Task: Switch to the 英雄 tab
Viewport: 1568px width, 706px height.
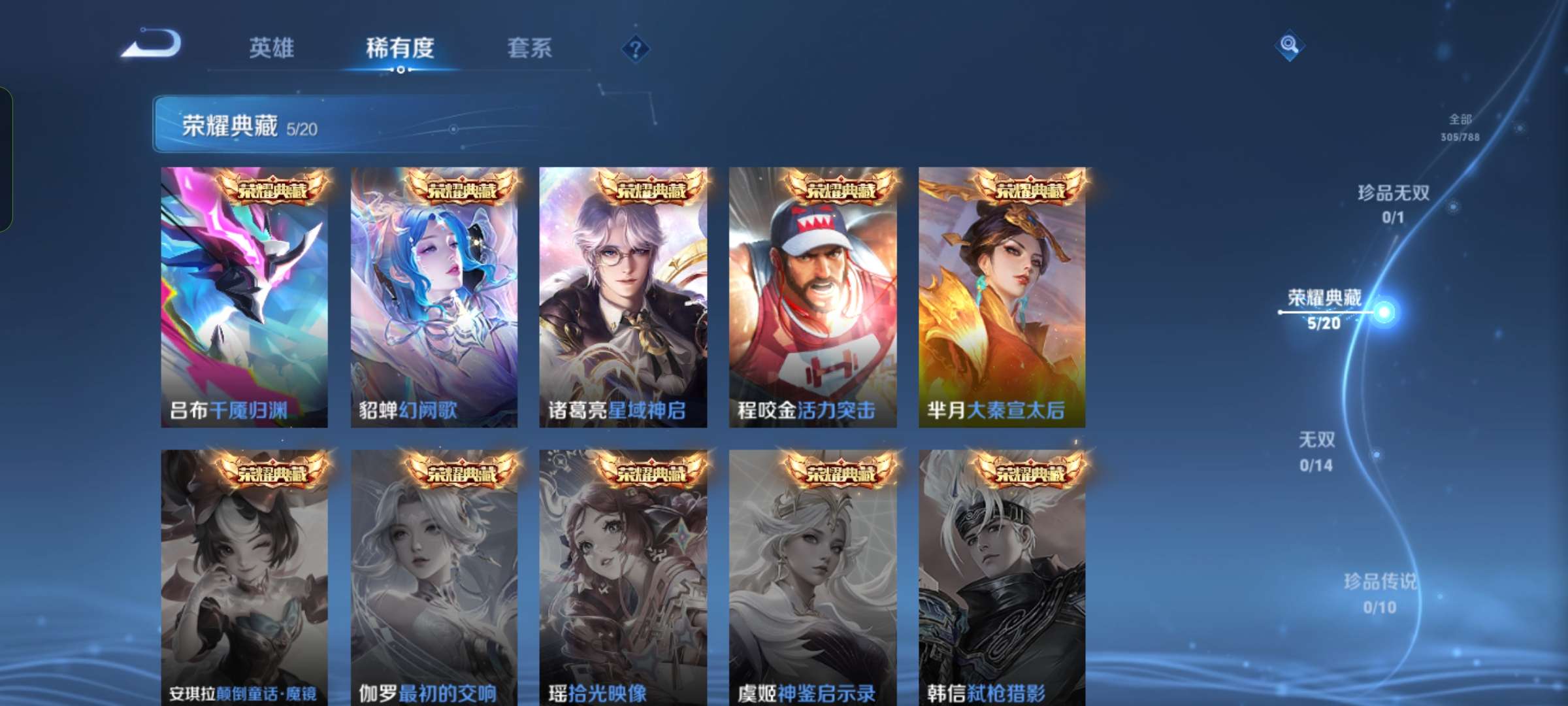Action: click(x=271, y=48)
